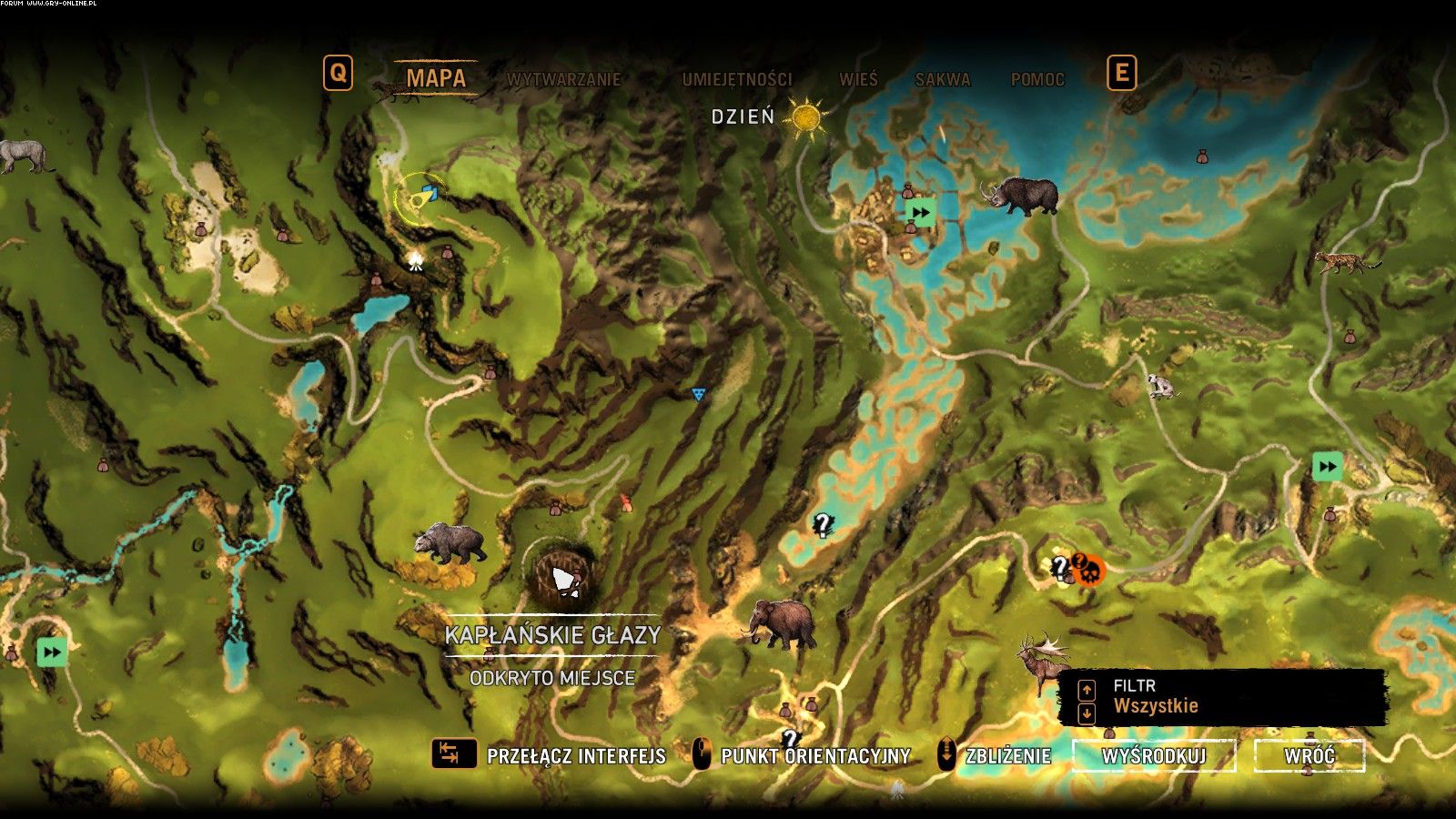The height and width of the screenshot is (819, 1456).
Task: Click the blue triangle waypoint marker
Action: click(698, 394)
